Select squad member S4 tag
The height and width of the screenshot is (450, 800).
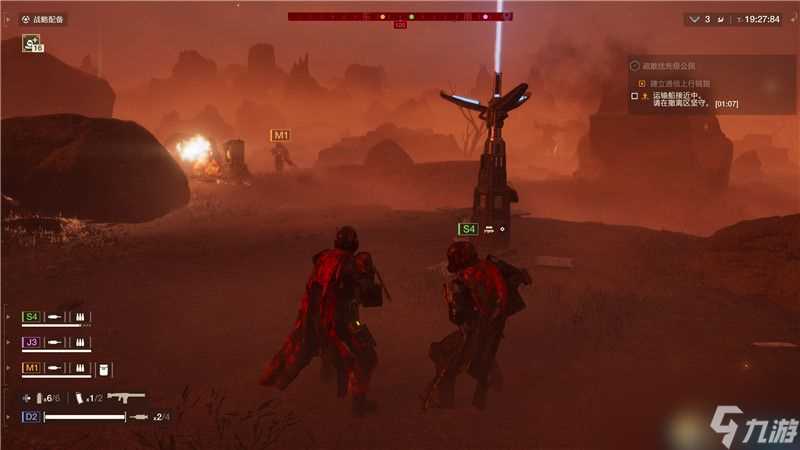point(31,317)
